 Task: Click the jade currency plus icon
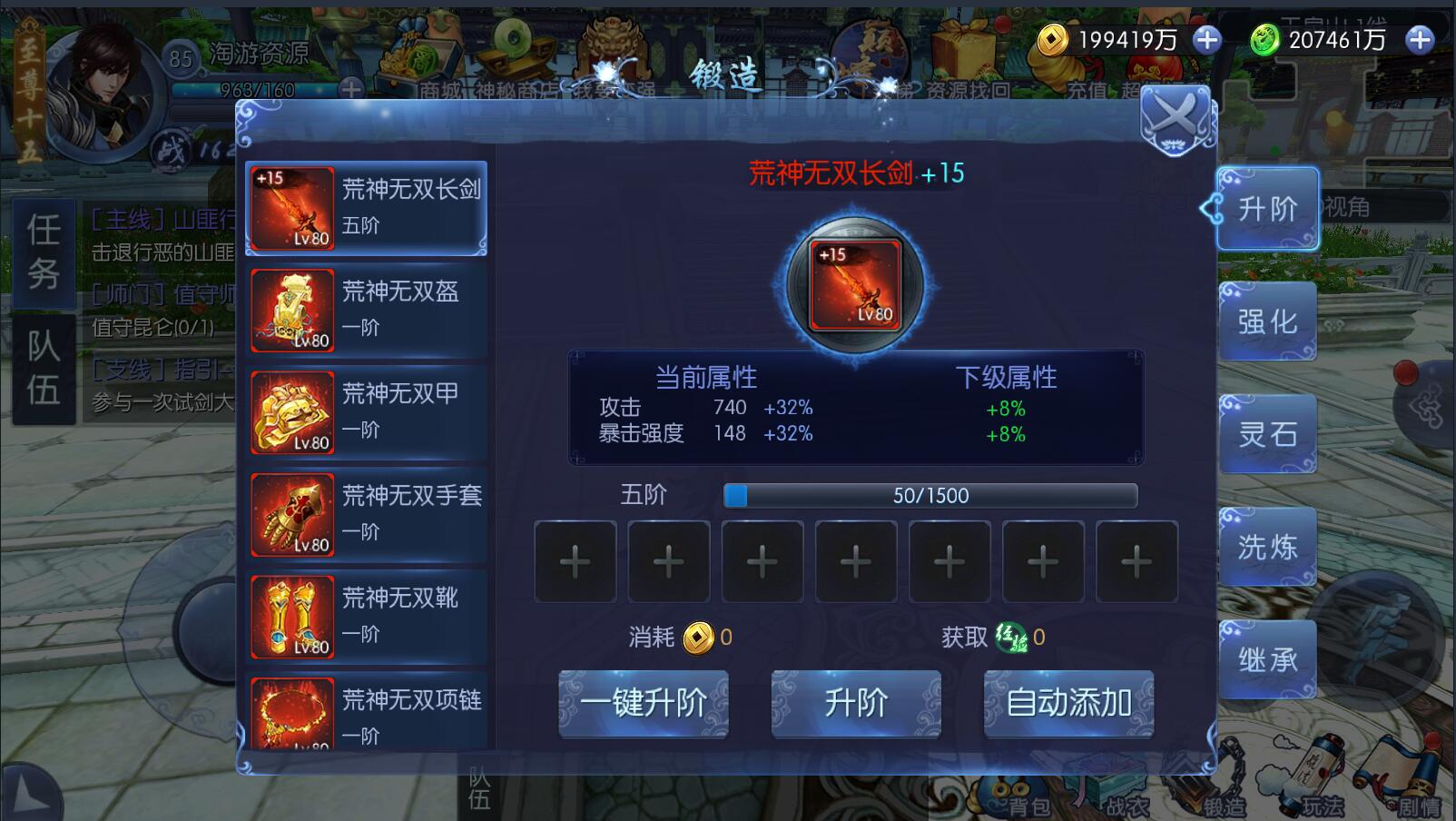click(x=1418, y=40)
